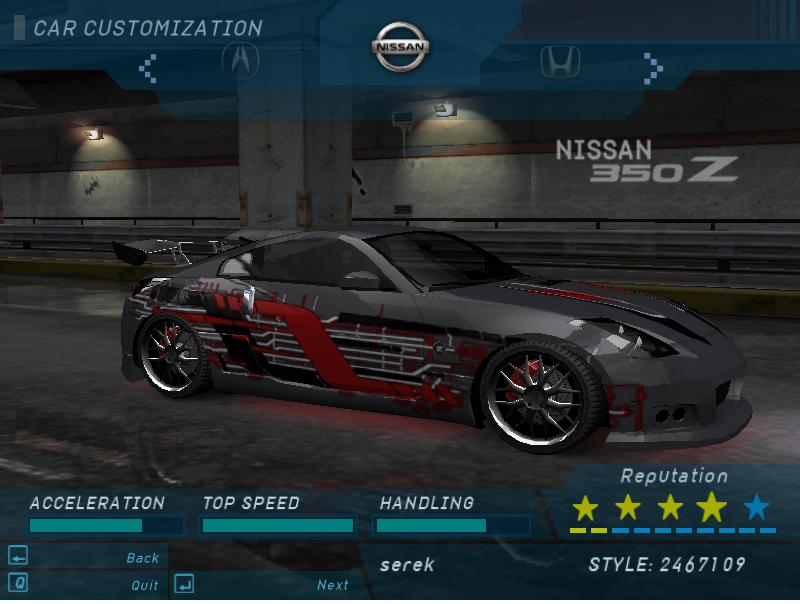Go Back from car customization
Screen dimensions: 800x604
[142, 558]
